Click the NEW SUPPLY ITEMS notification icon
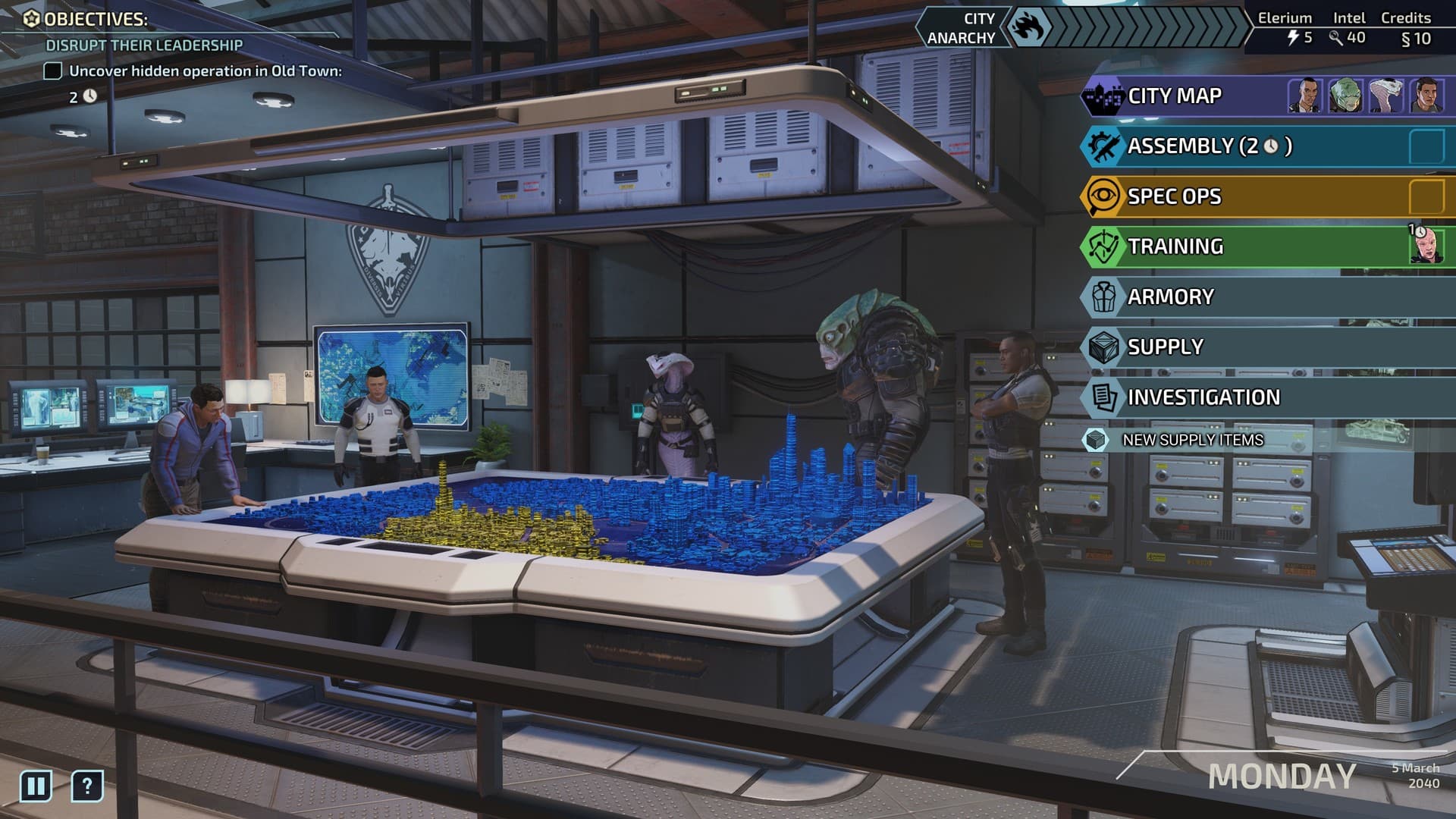 click(x=1097, y=439)
